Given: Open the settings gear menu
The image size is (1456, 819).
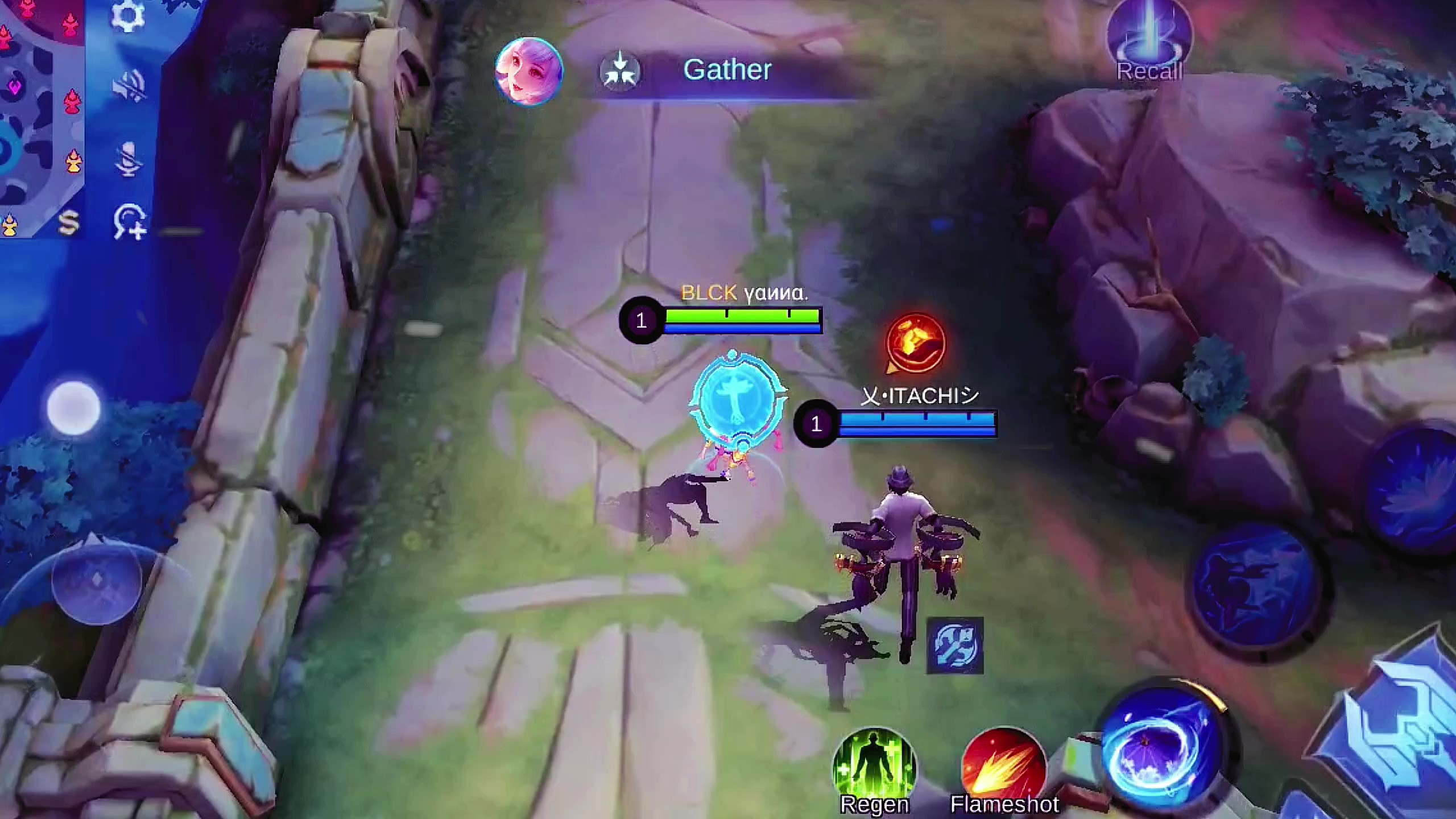Looking at the screenshot, I should point(127,16).
